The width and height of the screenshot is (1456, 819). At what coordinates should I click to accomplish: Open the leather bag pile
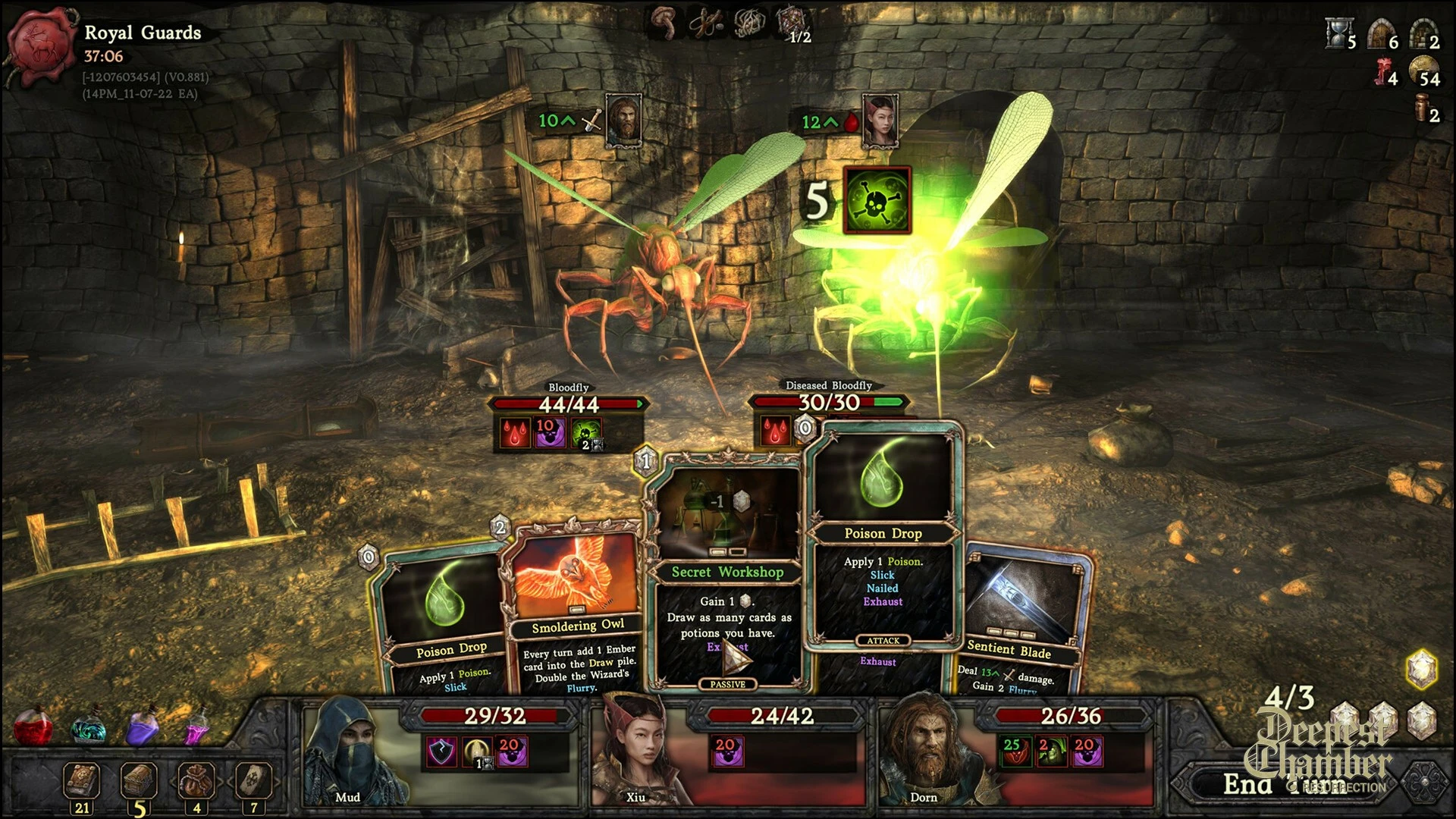(x=196, y=782)
